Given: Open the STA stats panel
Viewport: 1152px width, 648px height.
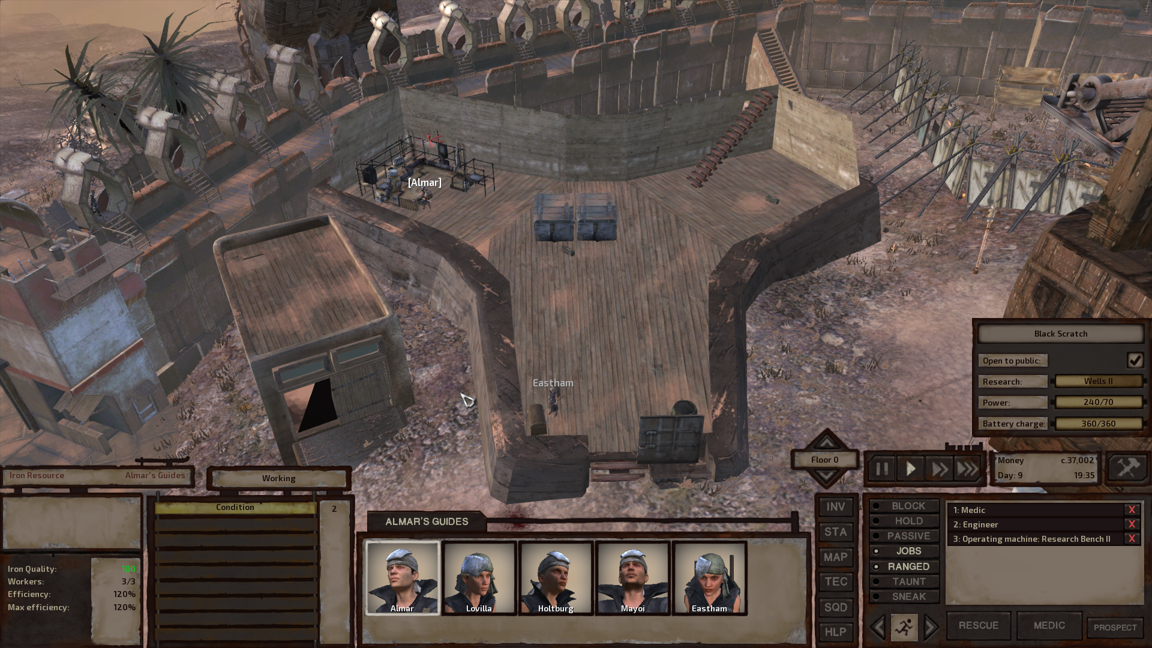Looking at the screenshot, I should point(835,532).
